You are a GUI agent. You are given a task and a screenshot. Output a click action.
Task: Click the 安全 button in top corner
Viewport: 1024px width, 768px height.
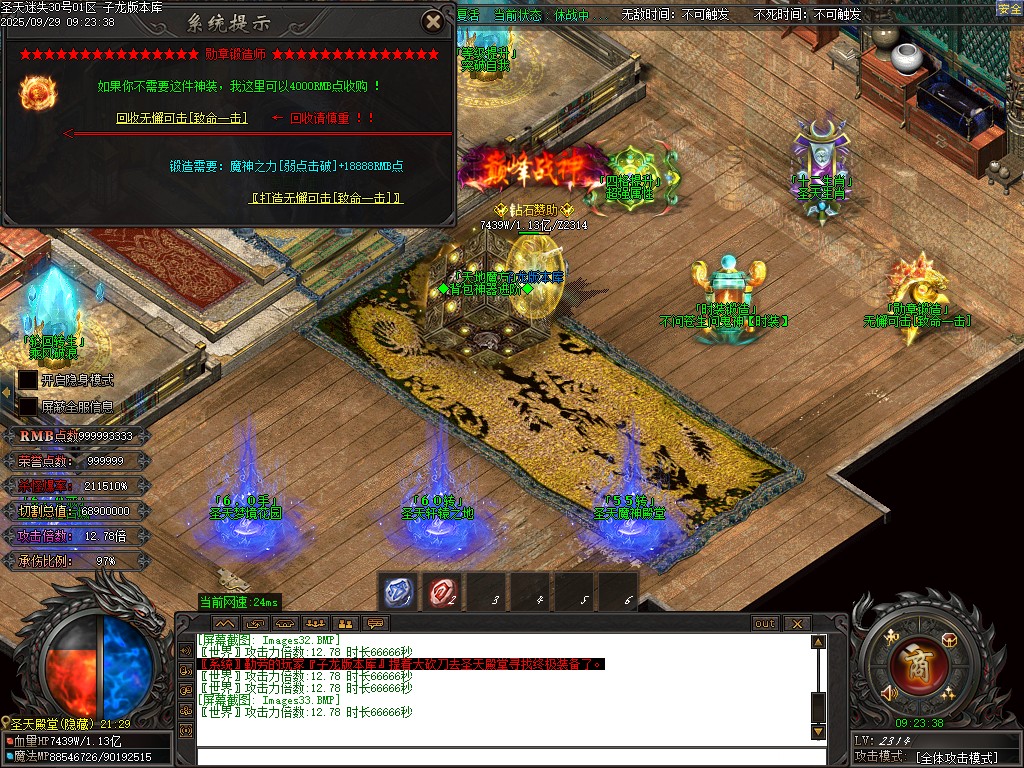click(x=1009, y=9)
